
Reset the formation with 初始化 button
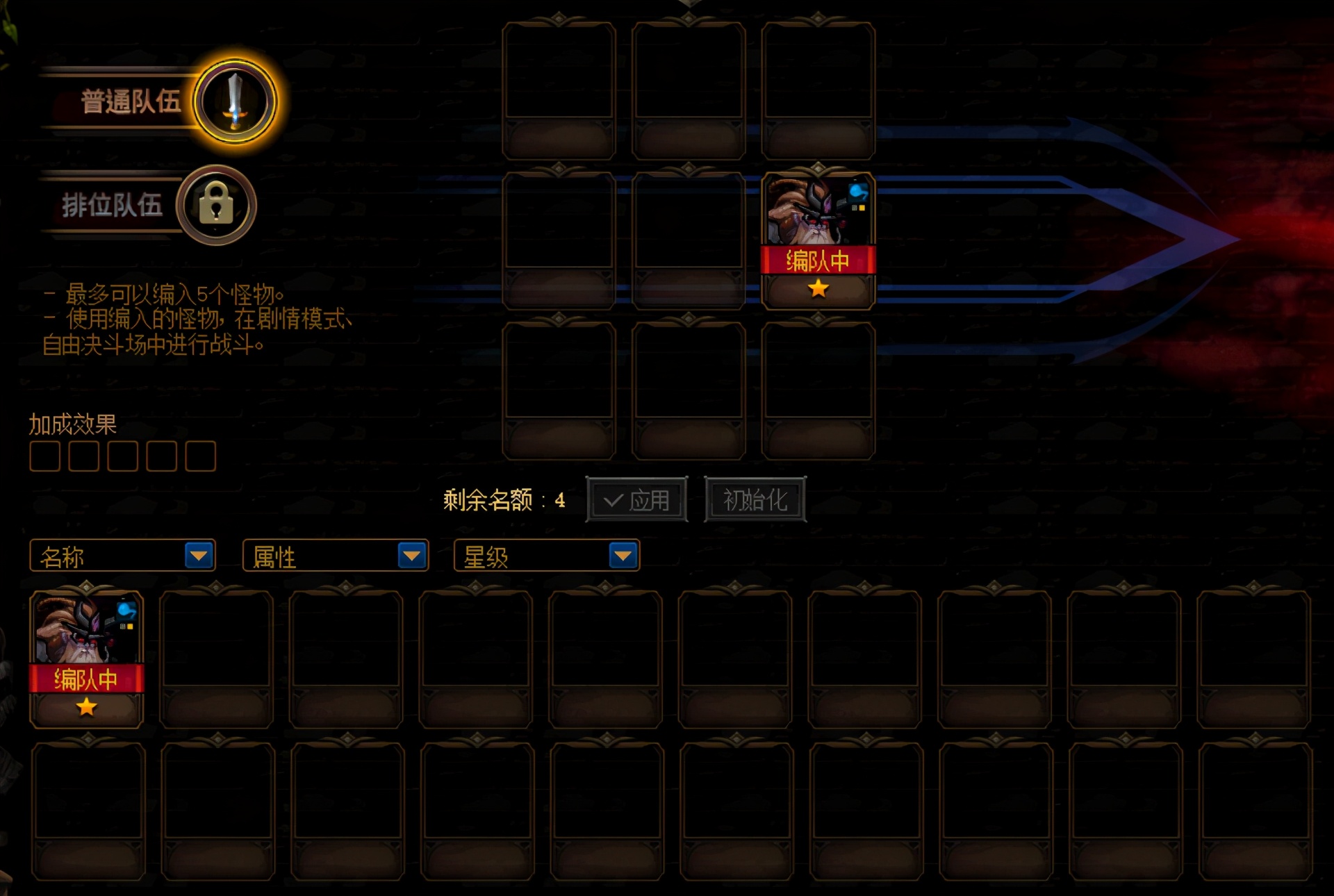click(755, 499)
